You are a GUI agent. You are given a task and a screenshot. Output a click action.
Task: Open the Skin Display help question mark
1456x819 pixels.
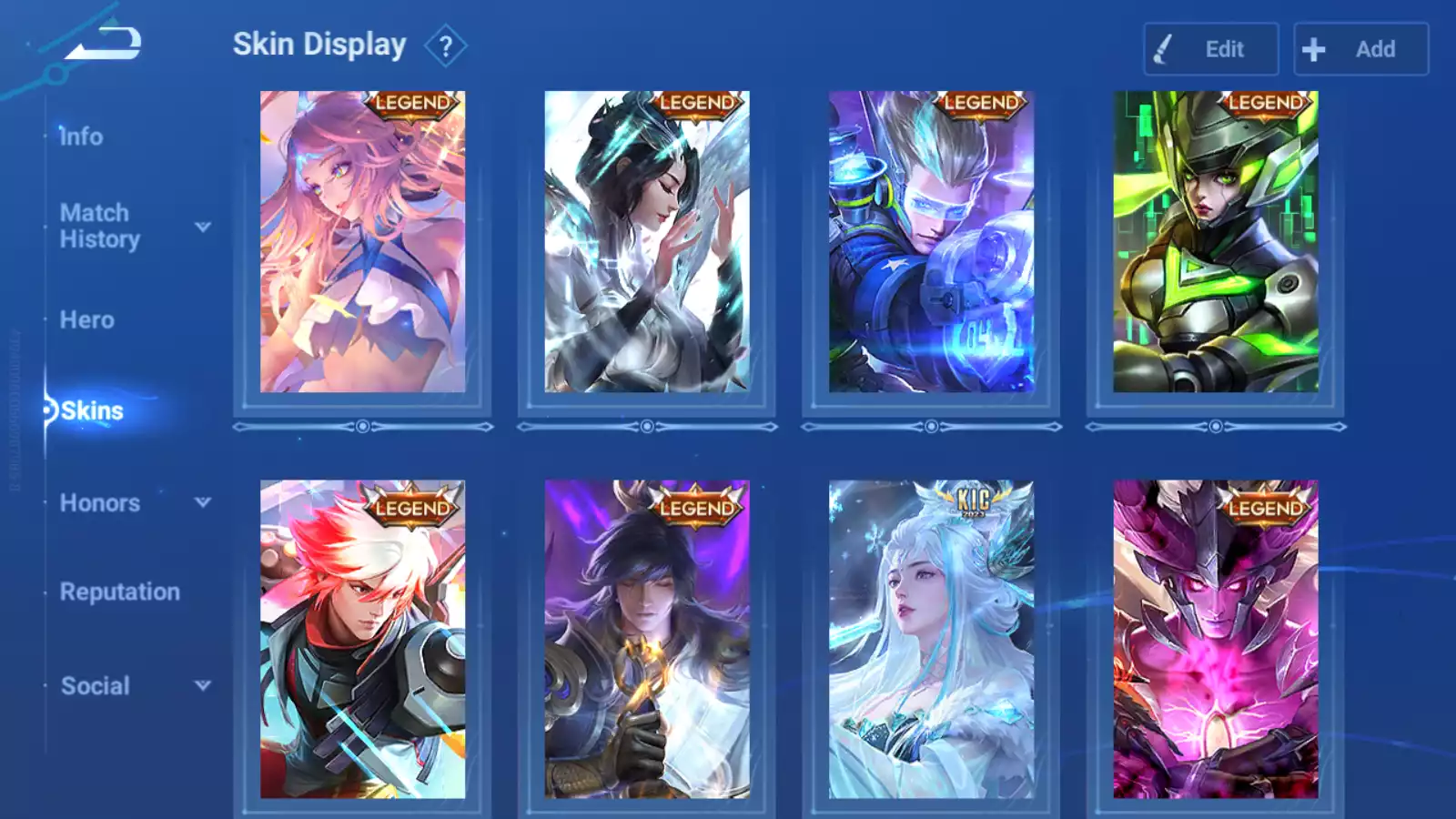coord(445,46)
